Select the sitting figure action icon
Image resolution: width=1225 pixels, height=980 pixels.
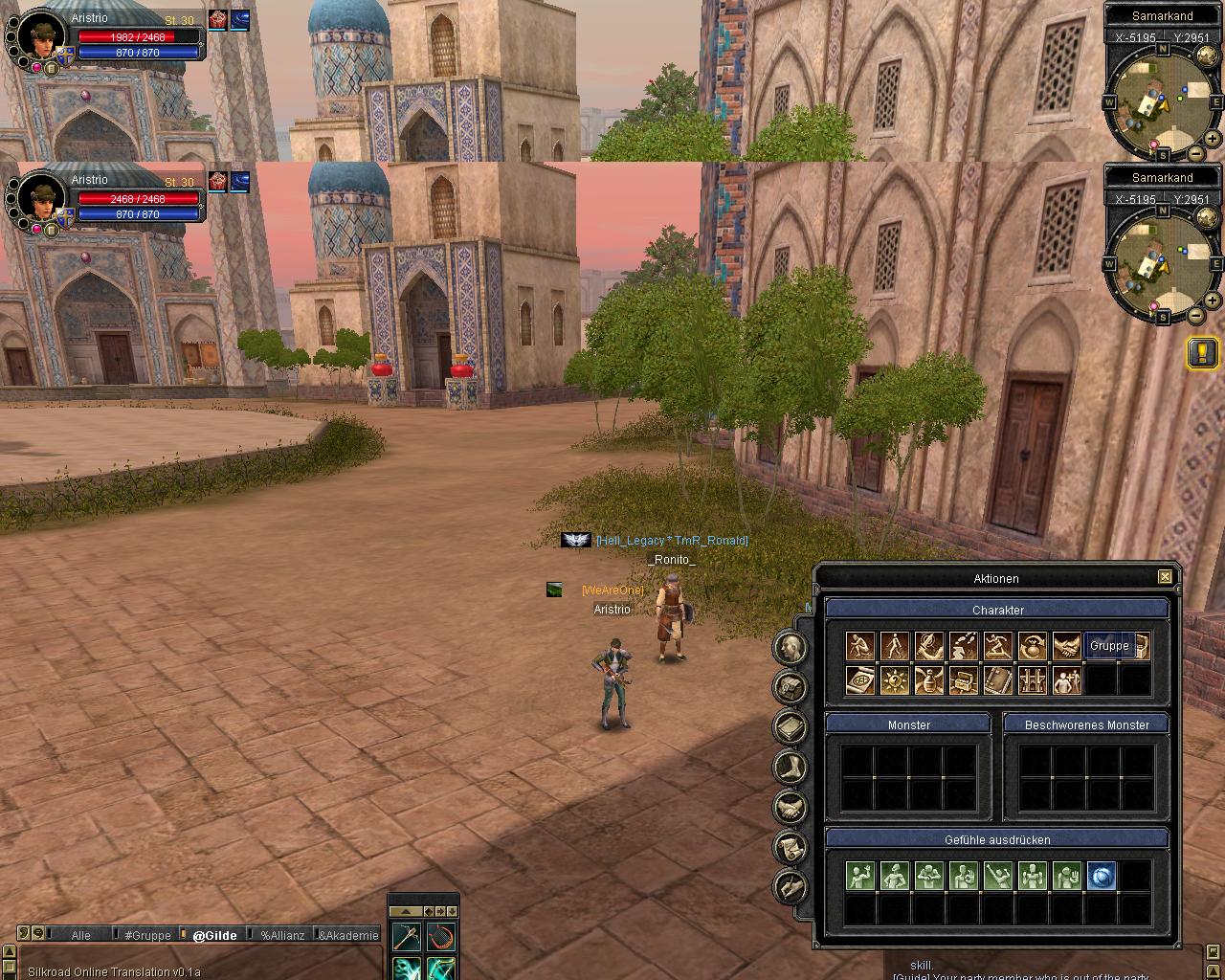(x=860, y=647)
